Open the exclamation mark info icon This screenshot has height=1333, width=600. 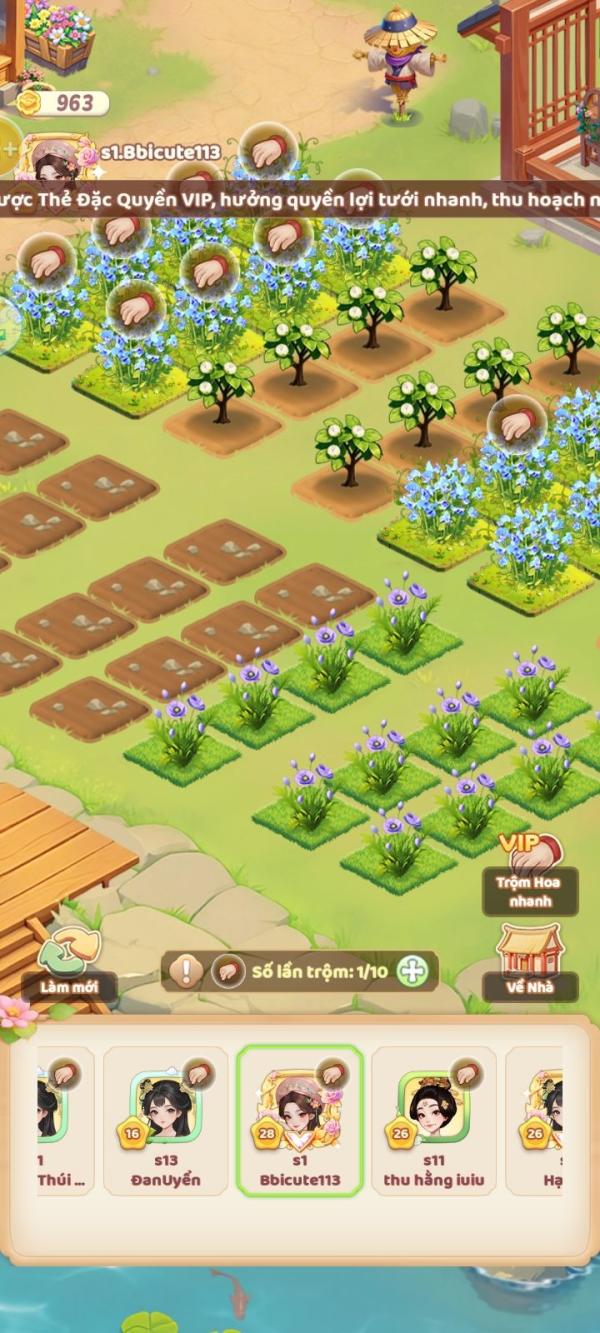pos(186,971)
